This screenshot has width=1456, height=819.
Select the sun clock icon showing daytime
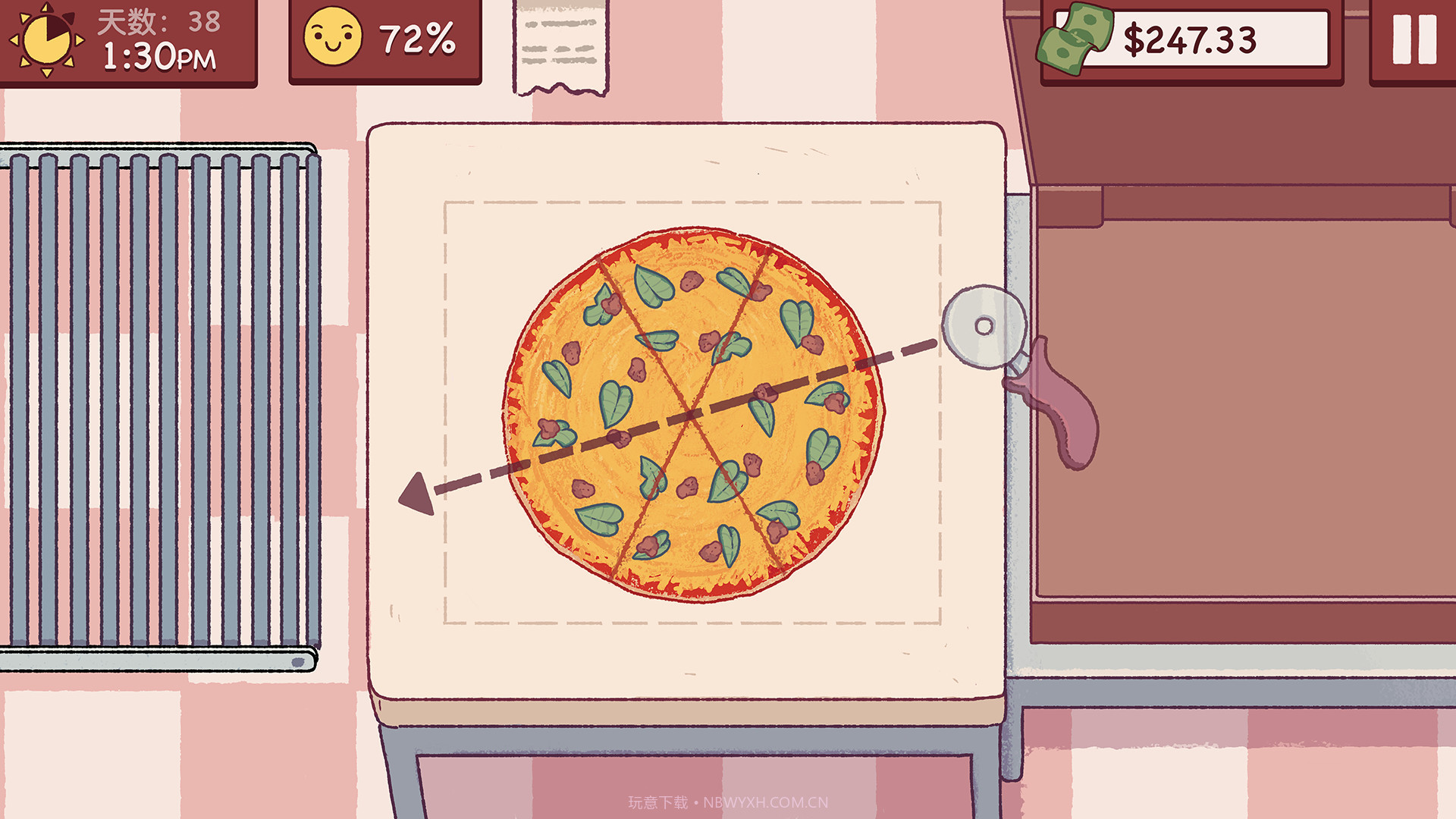(x=47, y=39)
